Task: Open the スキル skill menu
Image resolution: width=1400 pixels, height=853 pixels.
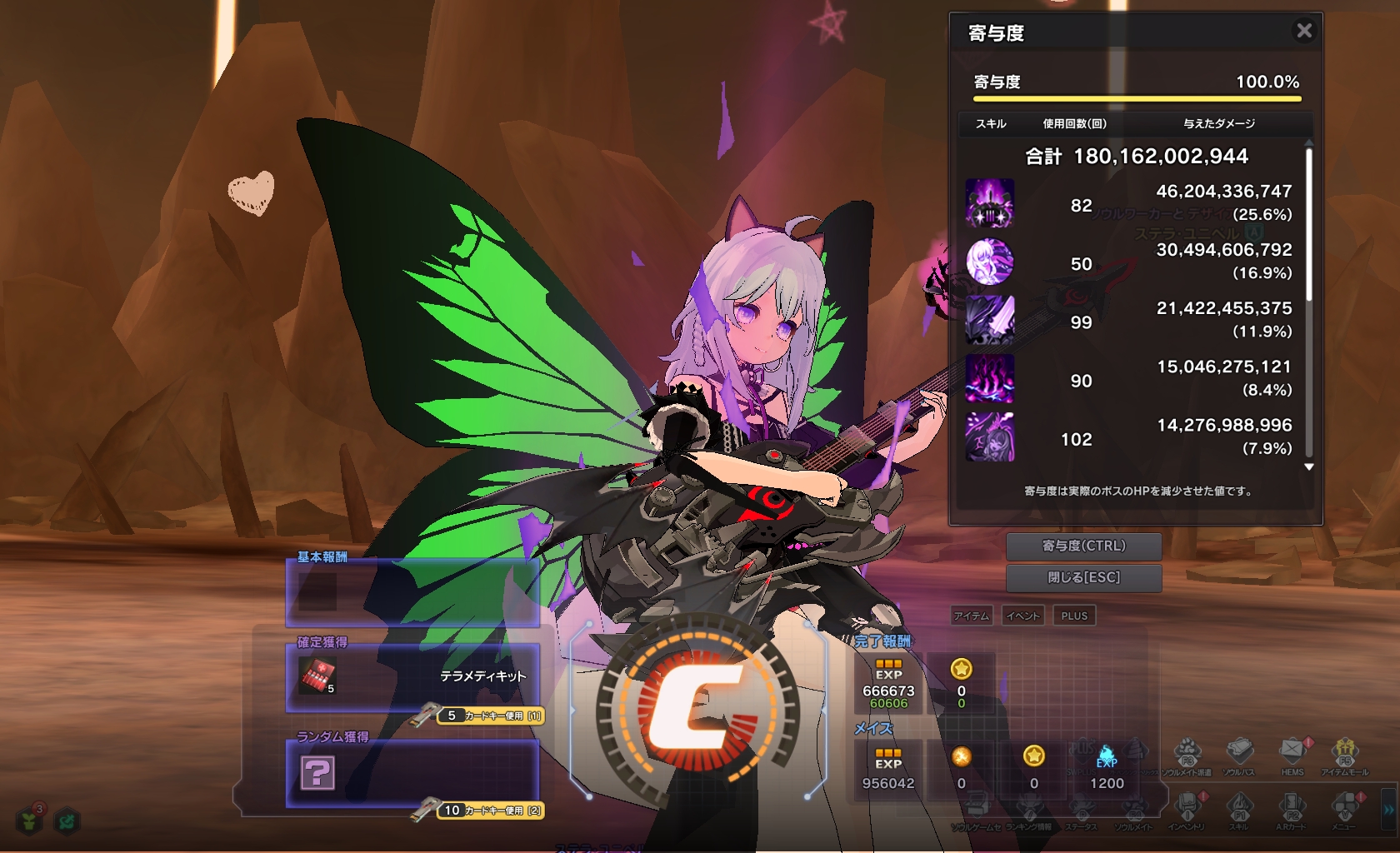Action: (x=1238, y=806)
